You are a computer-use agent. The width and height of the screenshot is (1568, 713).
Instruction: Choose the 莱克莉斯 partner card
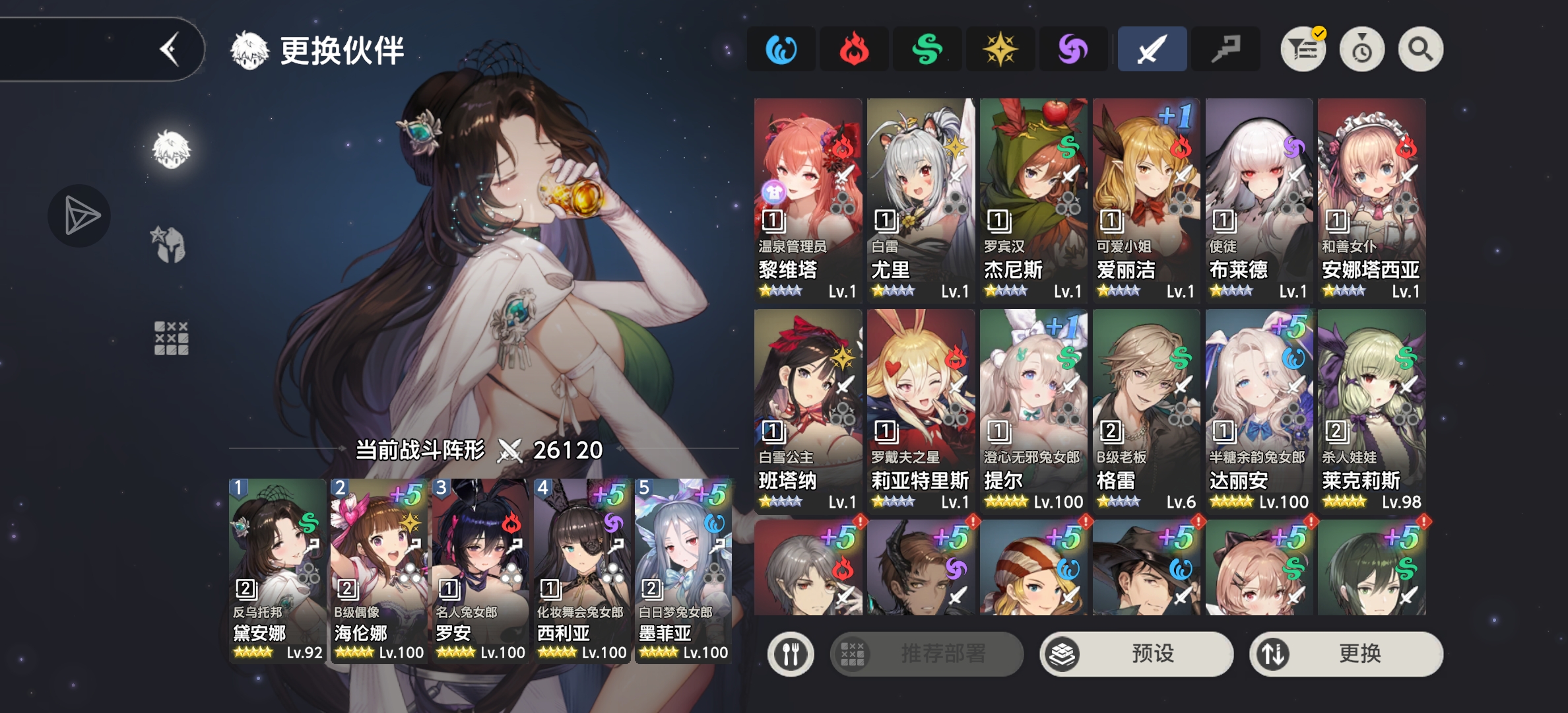(1371, 411)
